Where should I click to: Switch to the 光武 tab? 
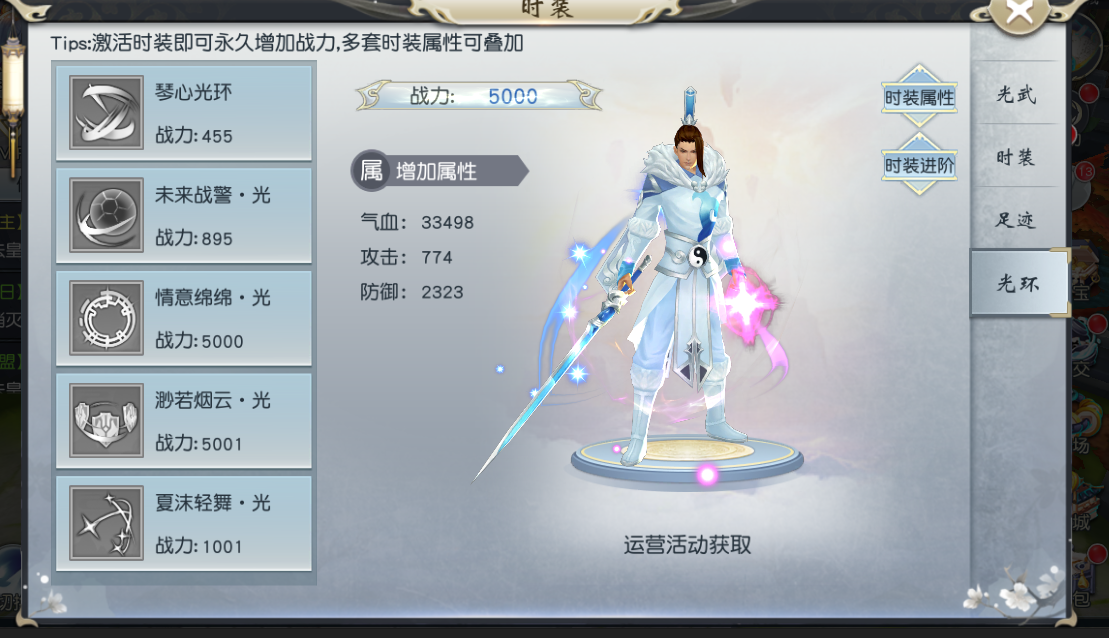point(1016,95)
